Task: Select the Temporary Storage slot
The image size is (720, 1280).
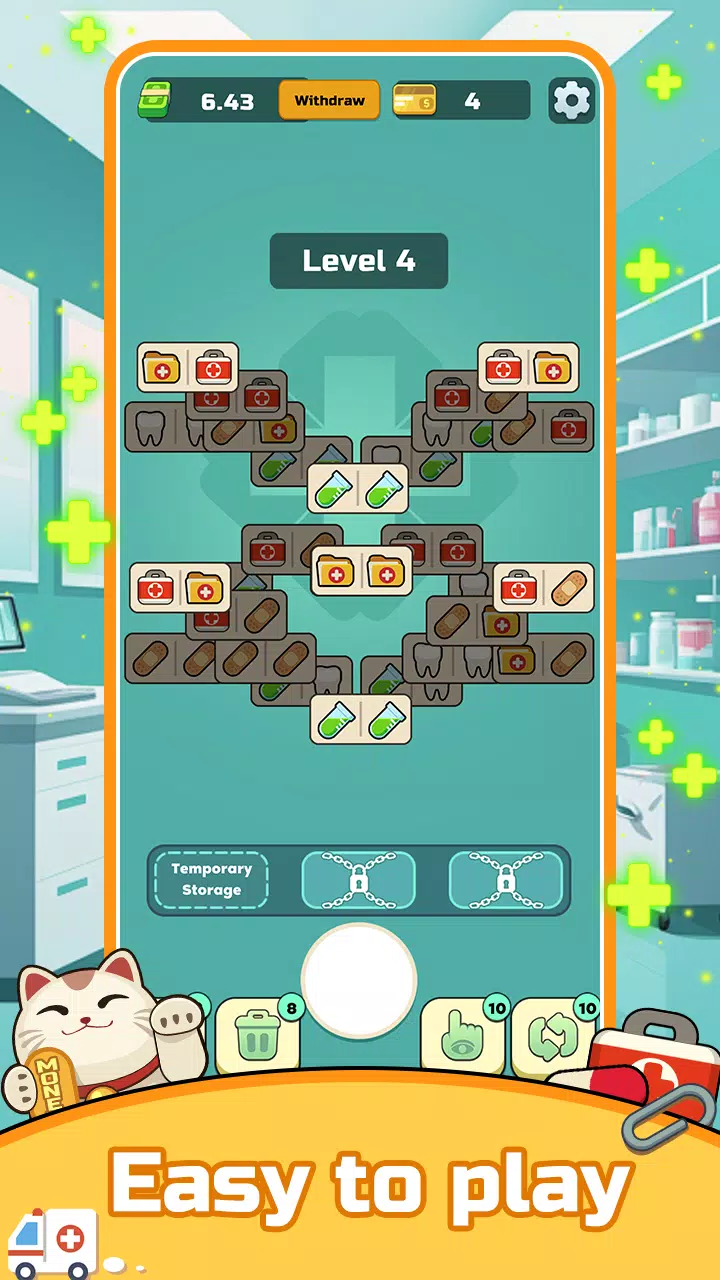Action: [211, 880]
